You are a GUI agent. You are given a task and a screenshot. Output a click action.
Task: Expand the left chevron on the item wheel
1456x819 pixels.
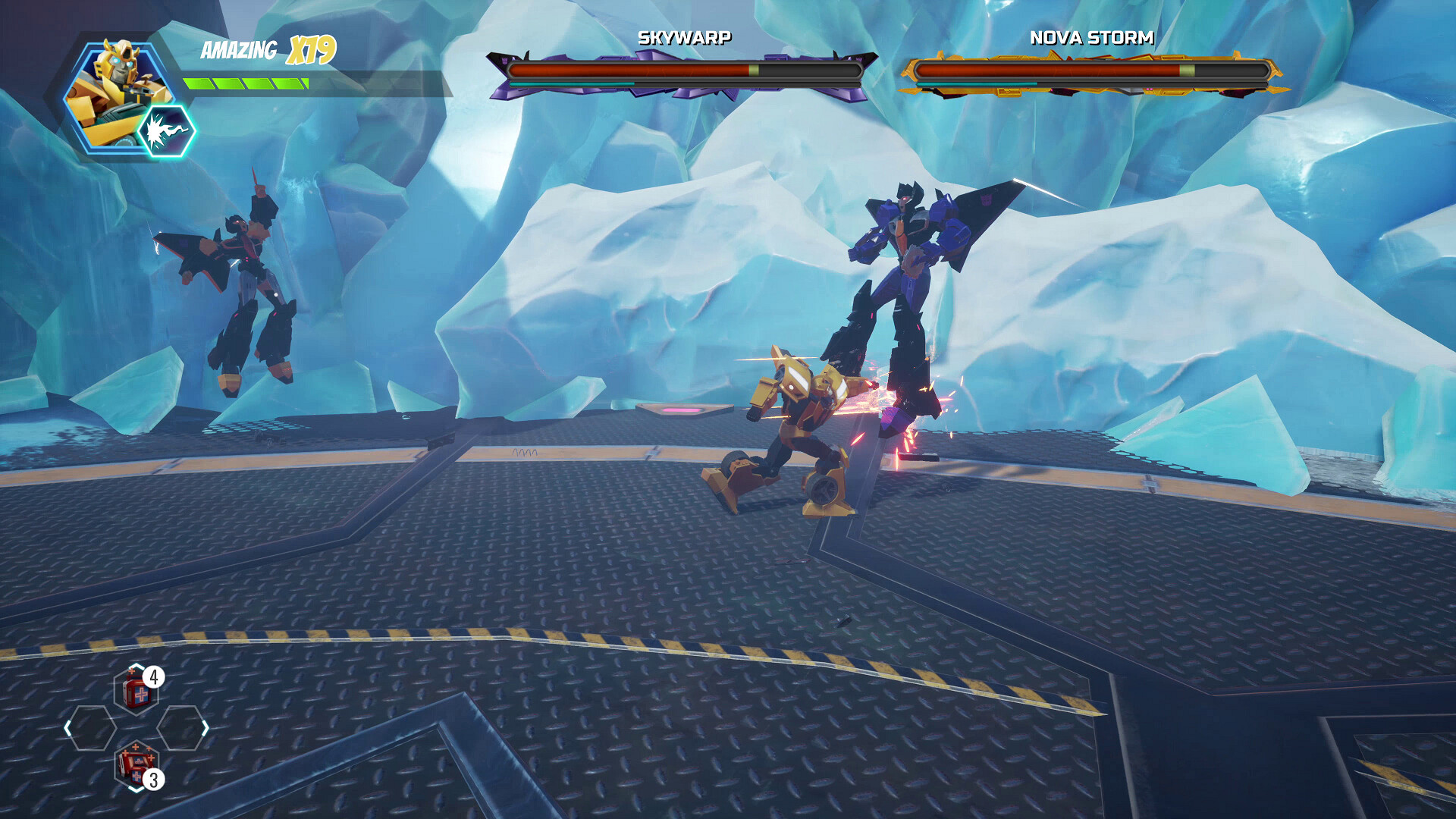coord(67,727)
